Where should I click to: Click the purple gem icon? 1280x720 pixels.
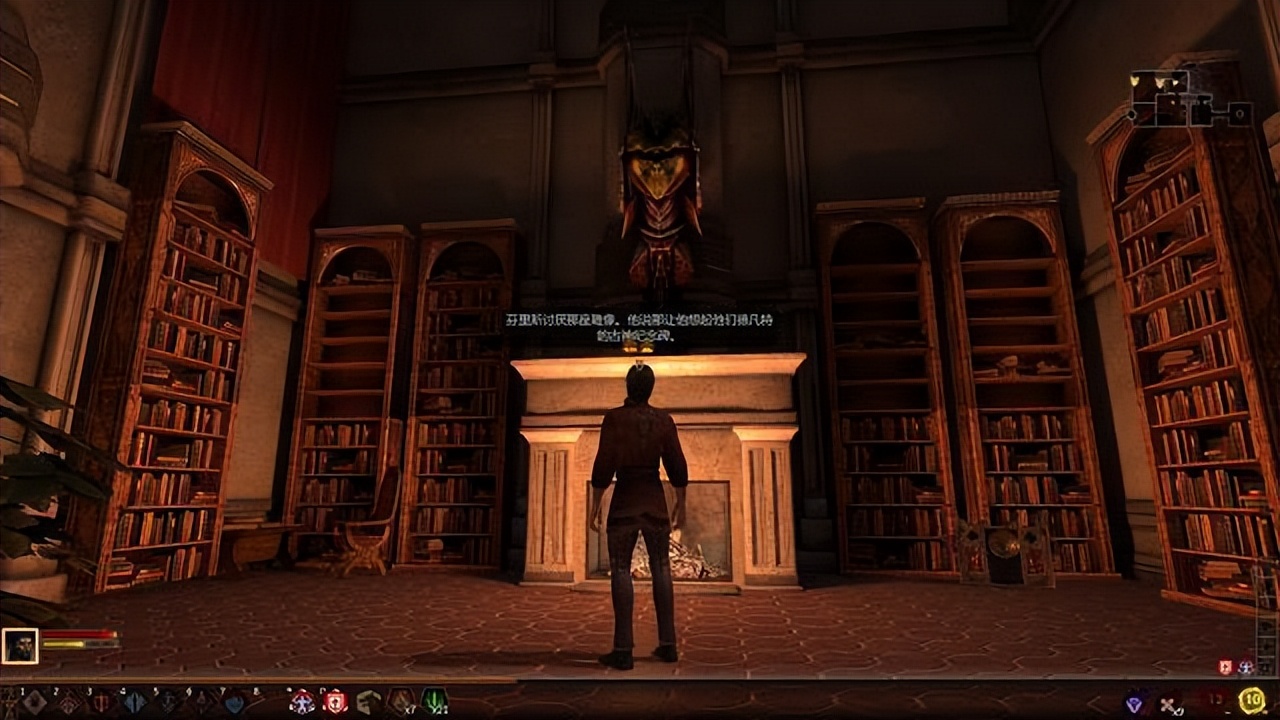(x=1135, y=703)
